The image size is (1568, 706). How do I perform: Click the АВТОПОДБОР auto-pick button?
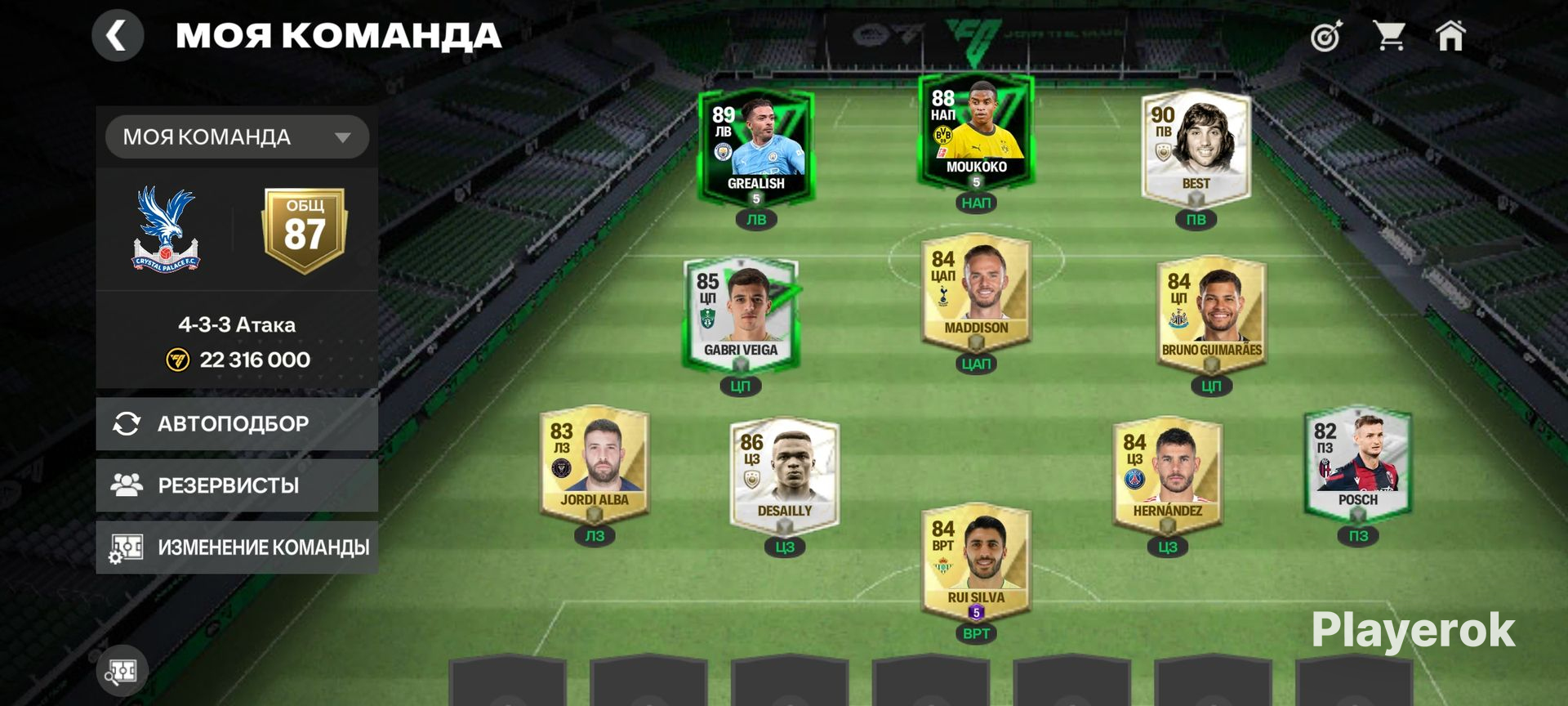coord(237,423)
